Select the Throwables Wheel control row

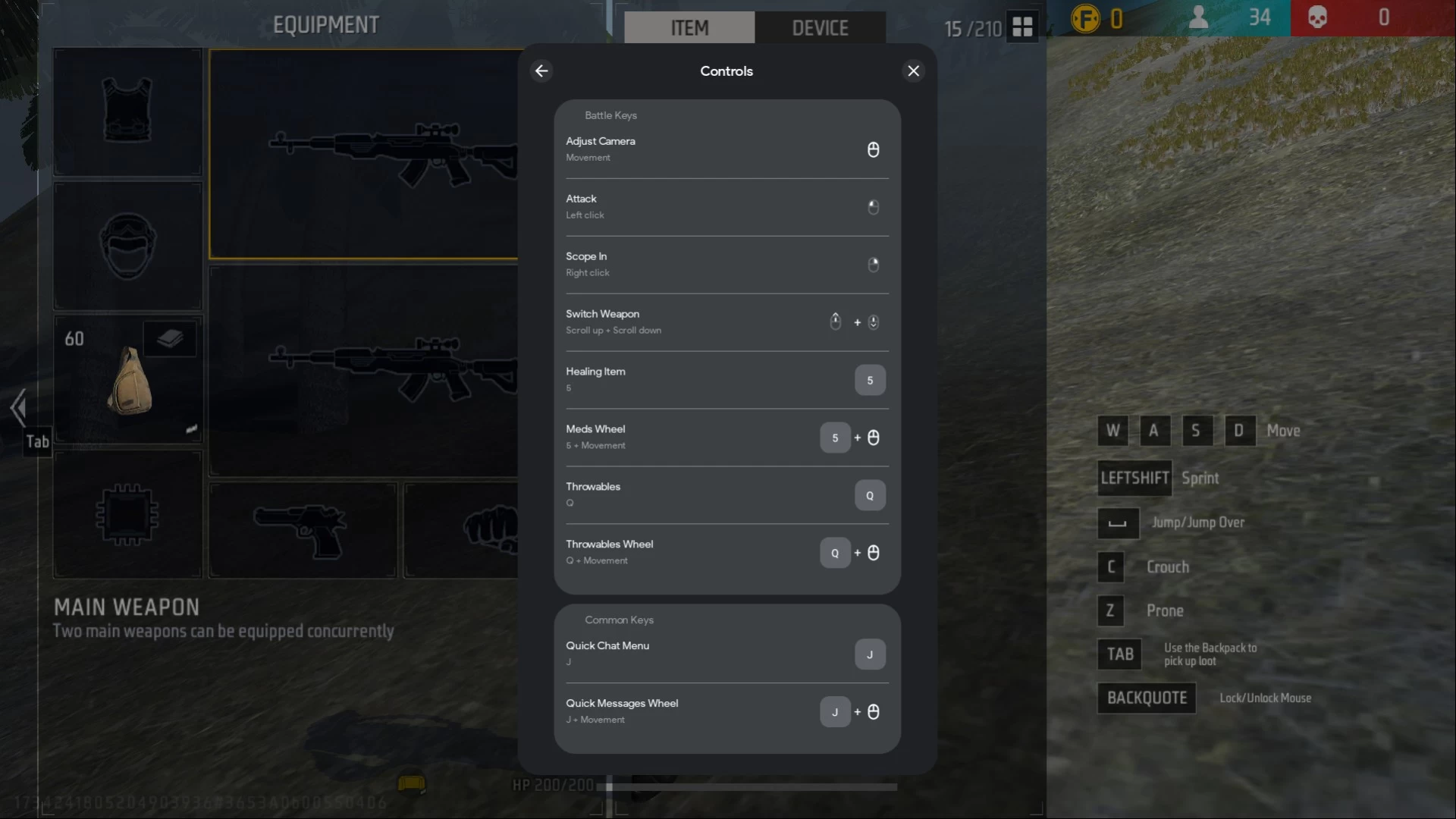click(726, 553)
